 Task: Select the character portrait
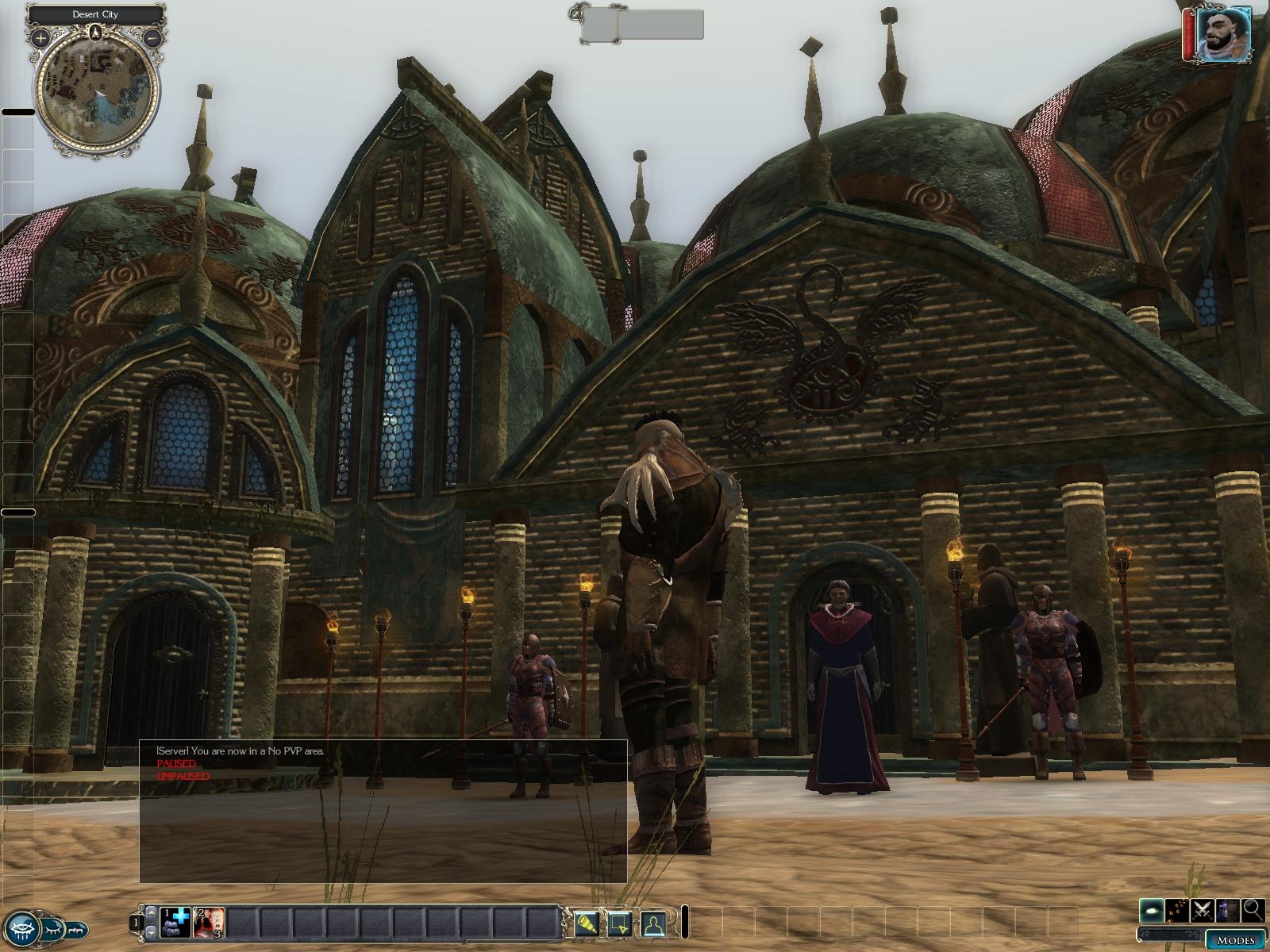tap(1223, 34)
